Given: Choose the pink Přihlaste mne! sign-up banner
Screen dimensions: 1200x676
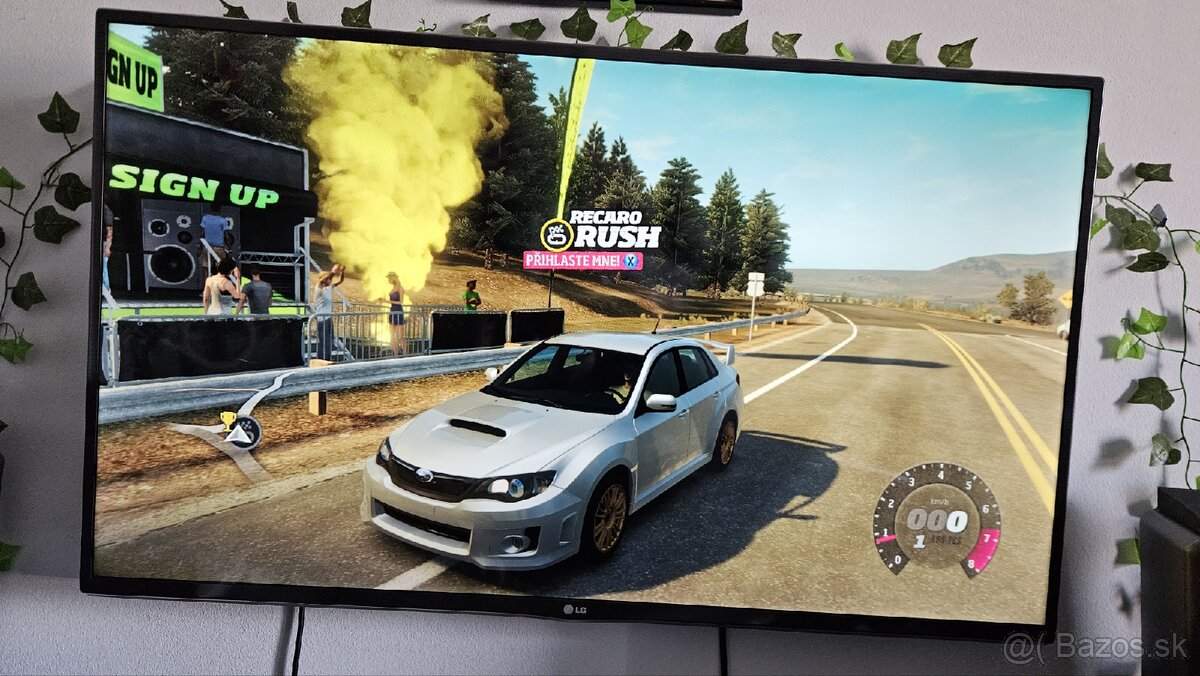Looking at the screenshot, I should (582, 261).
